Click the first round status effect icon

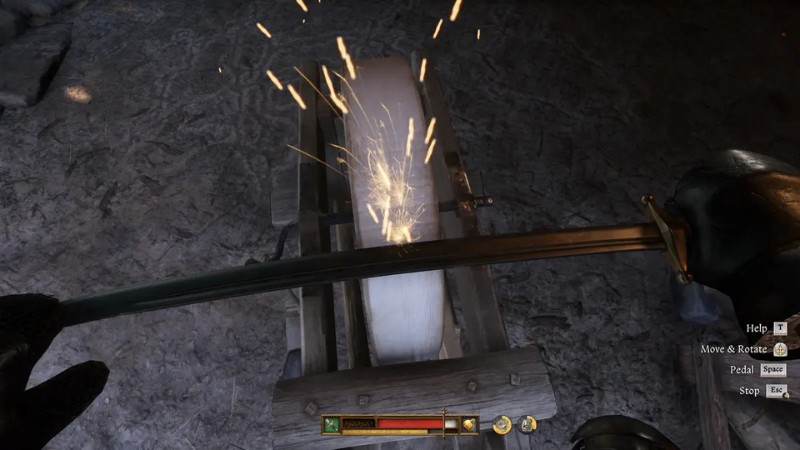pyautogui.click(x=503, y=424)
